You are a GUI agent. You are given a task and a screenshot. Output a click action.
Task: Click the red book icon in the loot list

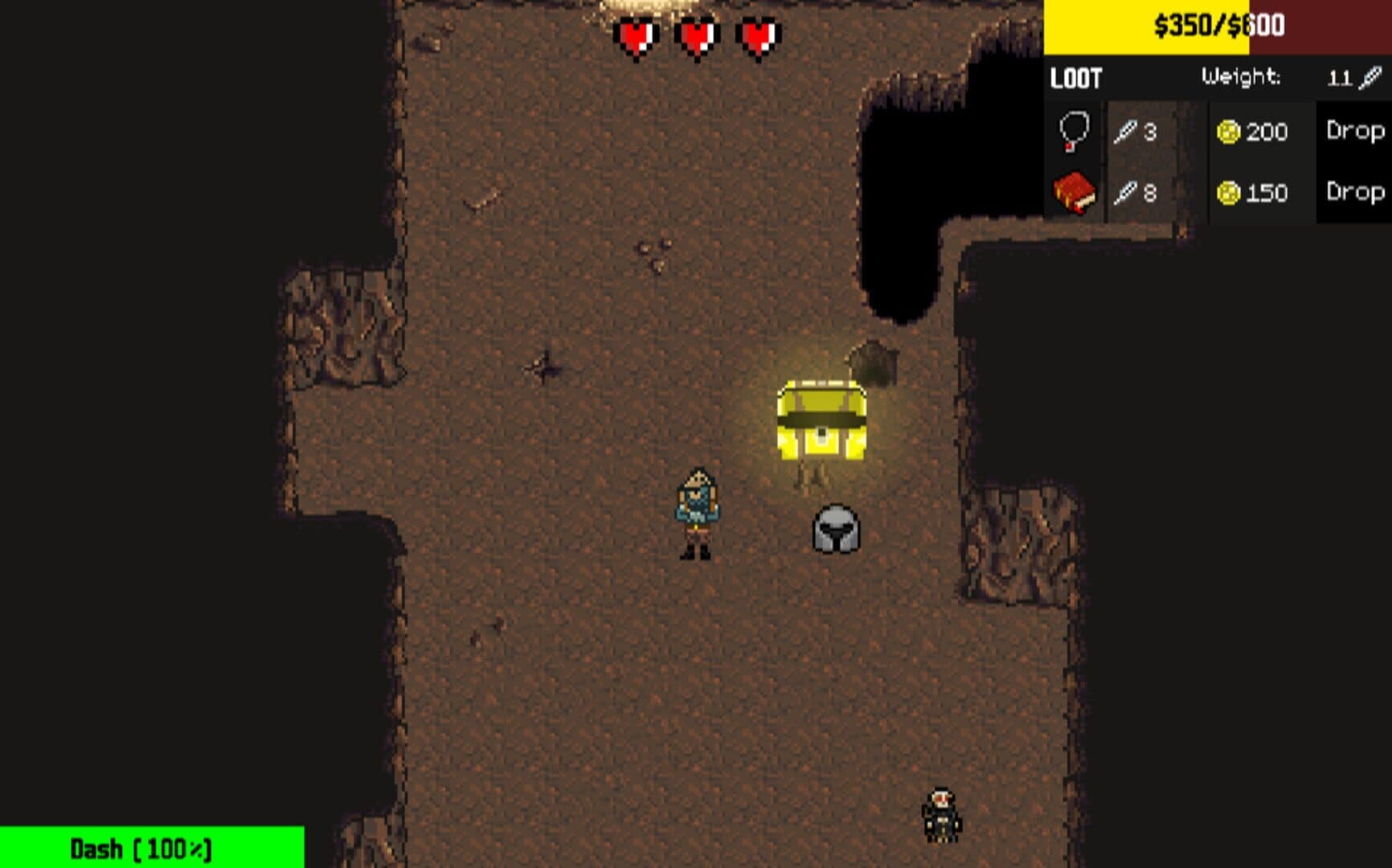click(1075, 193)
